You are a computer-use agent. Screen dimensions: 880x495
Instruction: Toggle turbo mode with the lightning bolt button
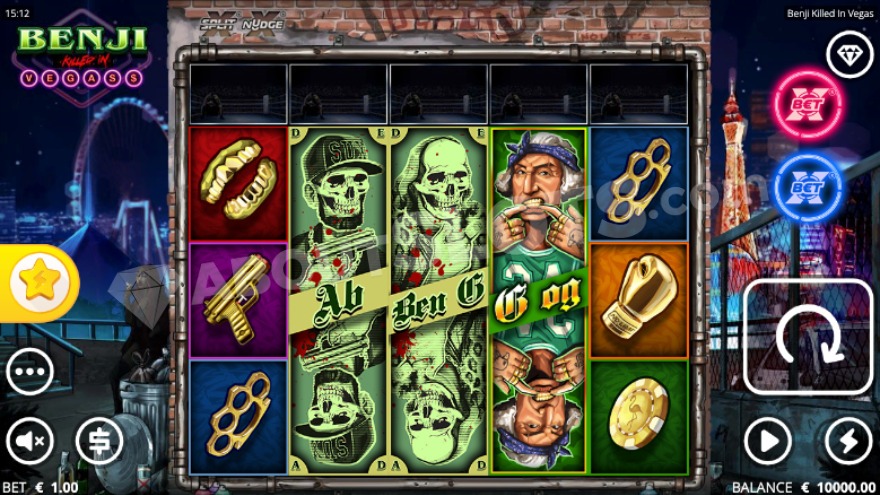tap(848, 441)
